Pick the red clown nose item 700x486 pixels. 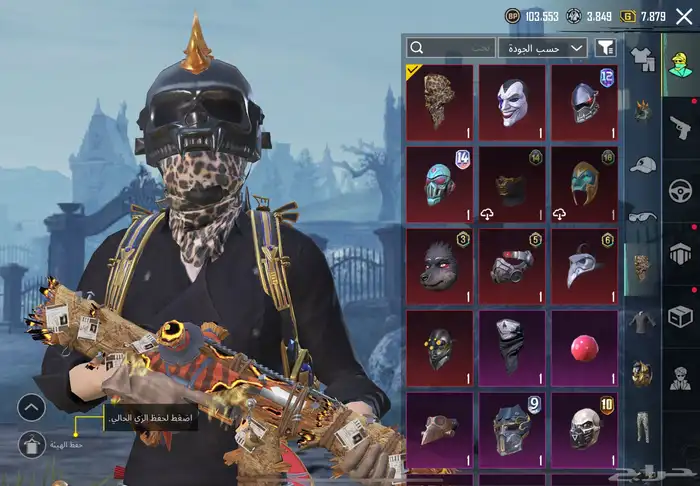[584, 348]
